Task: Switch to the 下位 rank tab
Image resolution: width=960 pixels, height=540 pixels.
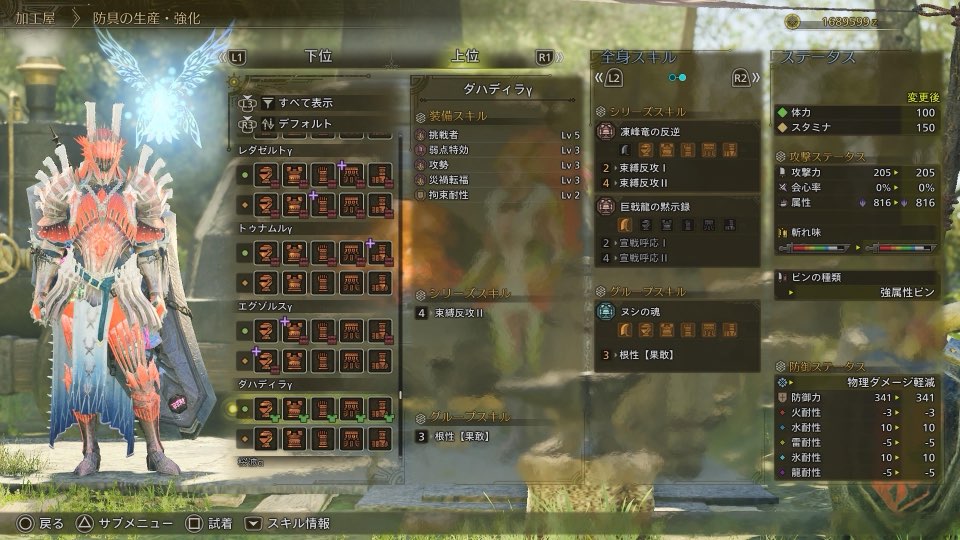Action: pos(317,57)
